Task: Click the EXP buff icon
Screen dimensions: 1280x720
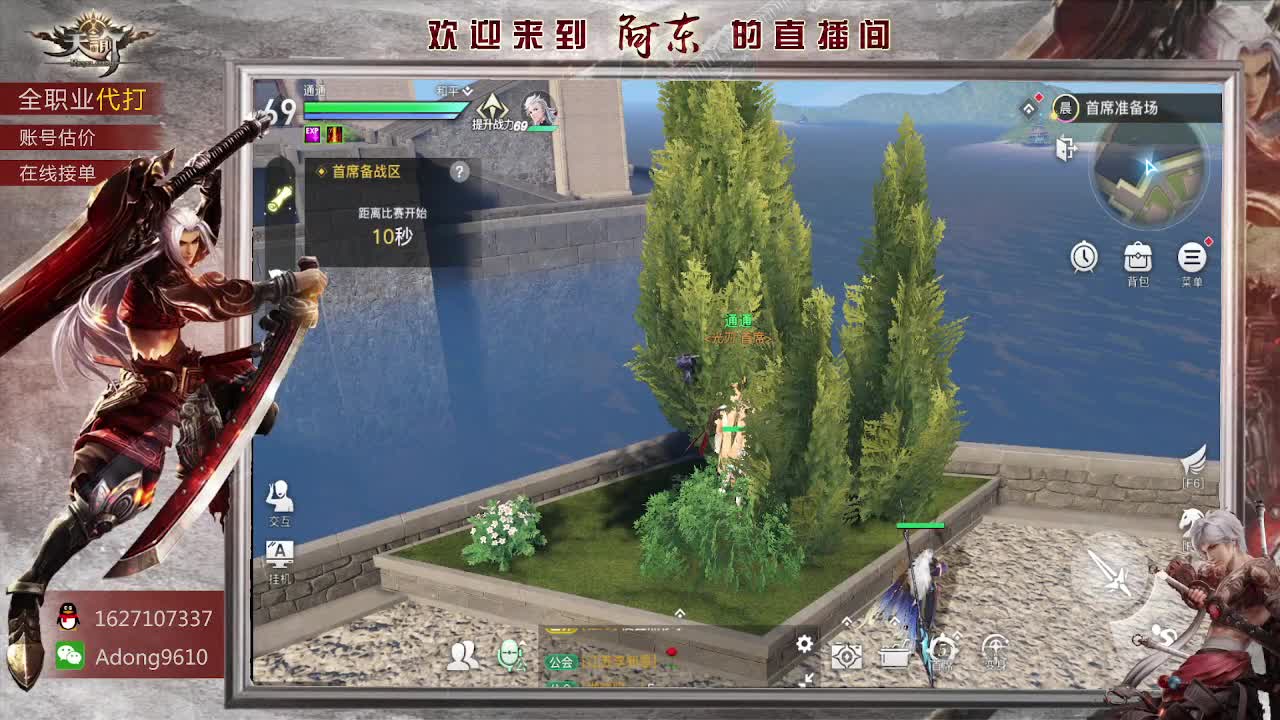Action: (x=313, y=135)
